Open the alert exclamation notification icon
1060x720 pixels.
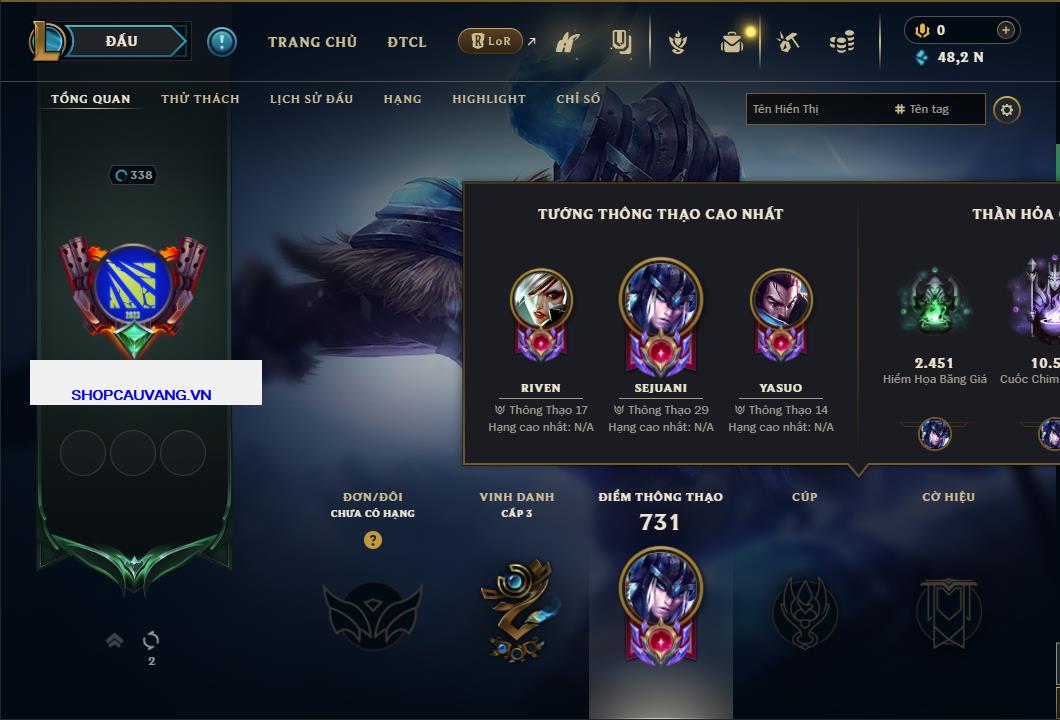pos(222,42)
